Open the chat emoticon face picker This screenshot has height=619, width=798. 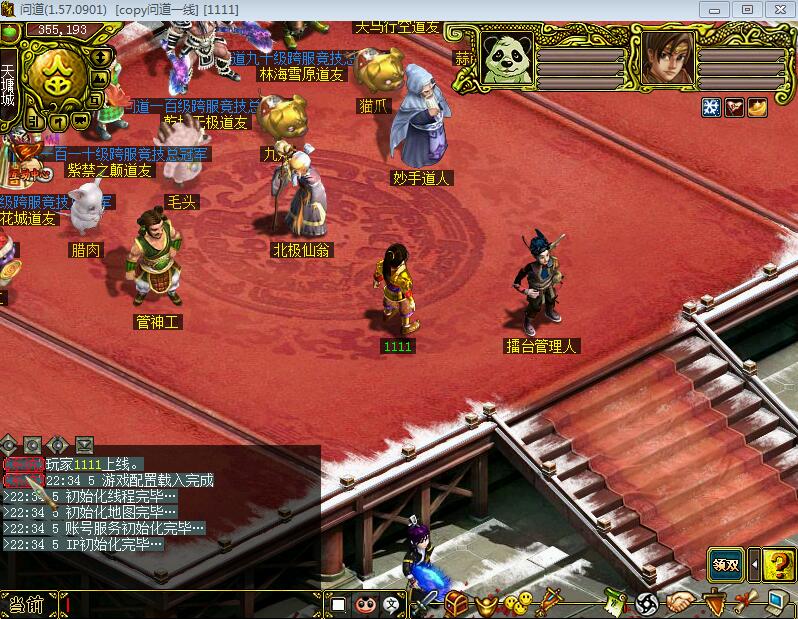(366, 604)
